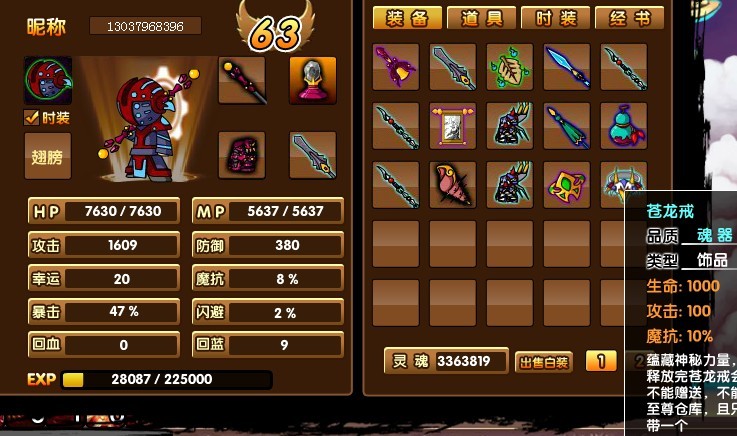Pick the green leaf item
Screen dimensions: 737x436
[510, 67]
